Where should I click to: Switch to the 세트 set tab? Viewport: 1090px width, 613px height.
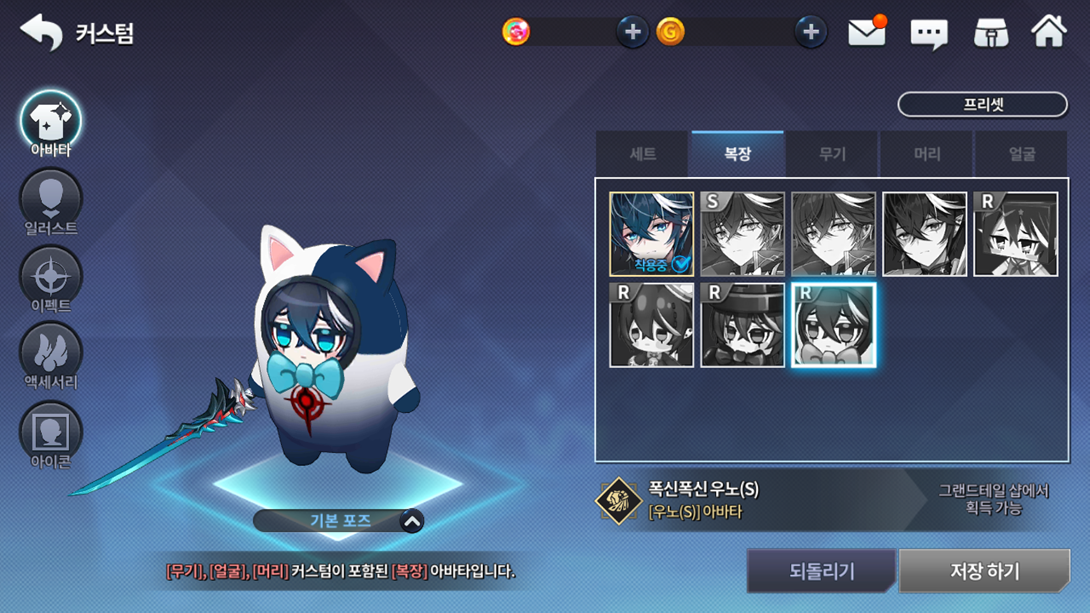(x=643, y=154)
